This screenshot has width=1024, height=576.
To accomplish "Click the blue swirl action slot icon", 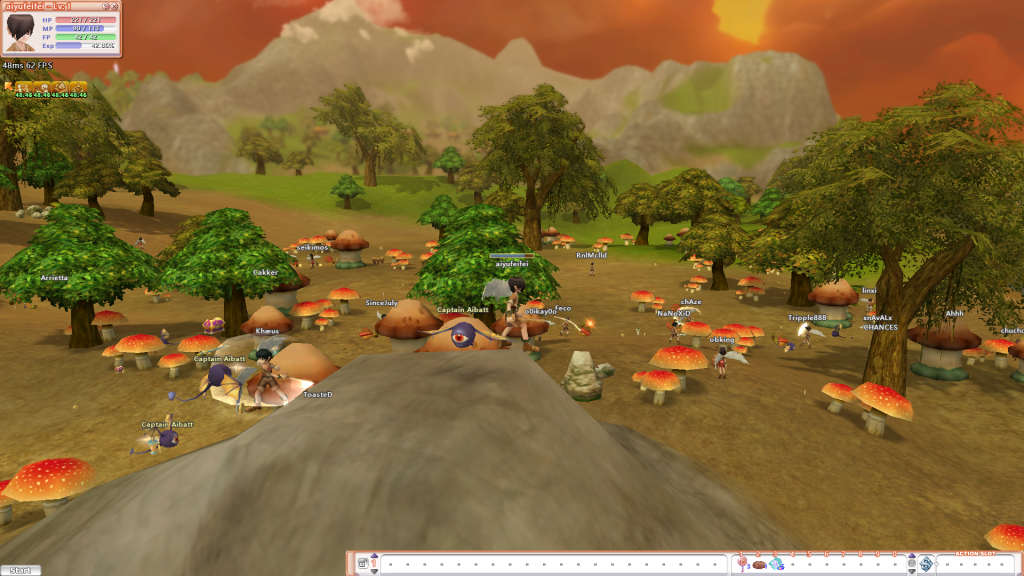I will pos(926,565).
